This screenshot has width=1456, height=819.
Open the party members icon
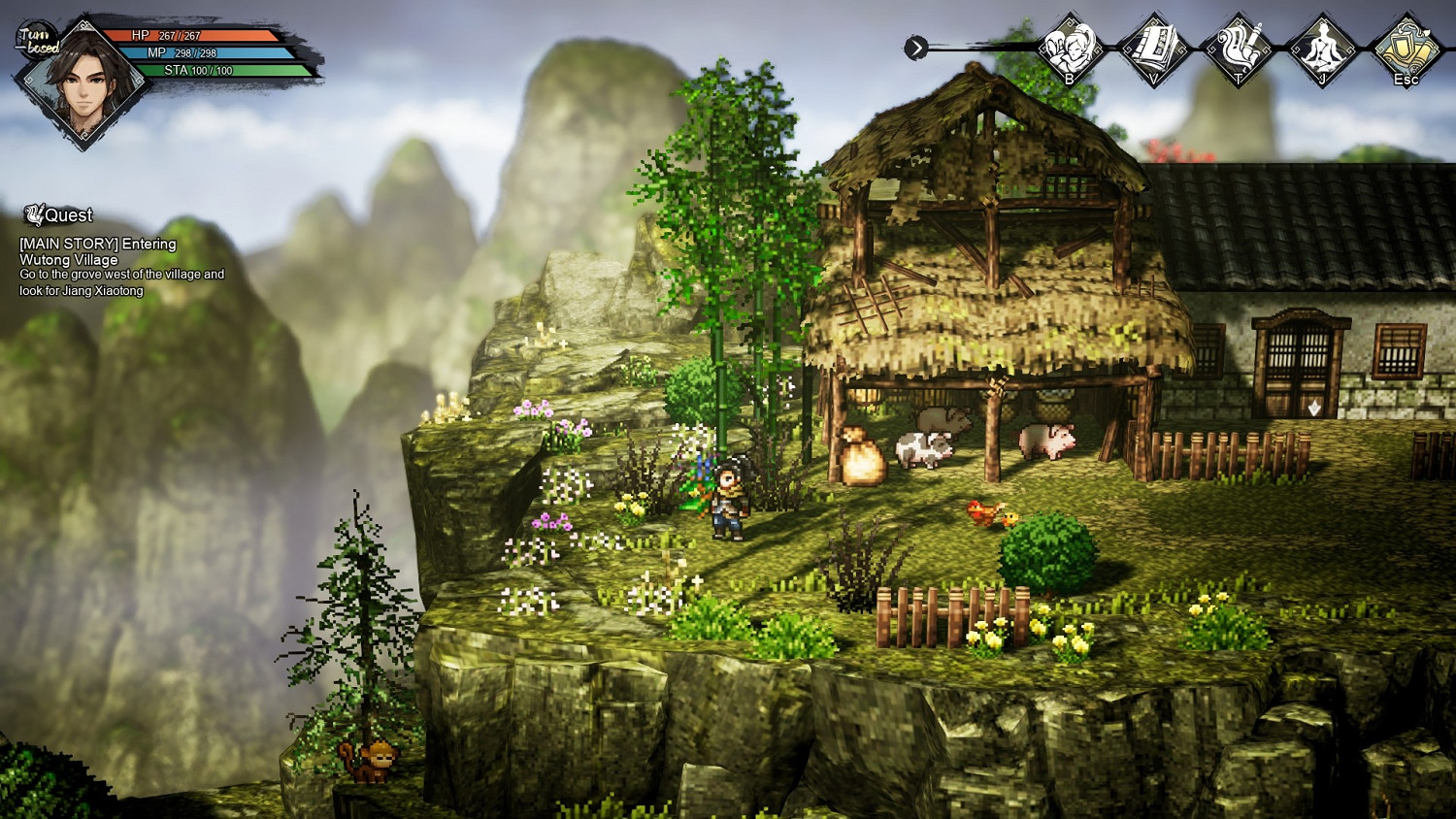(1069, 49)
